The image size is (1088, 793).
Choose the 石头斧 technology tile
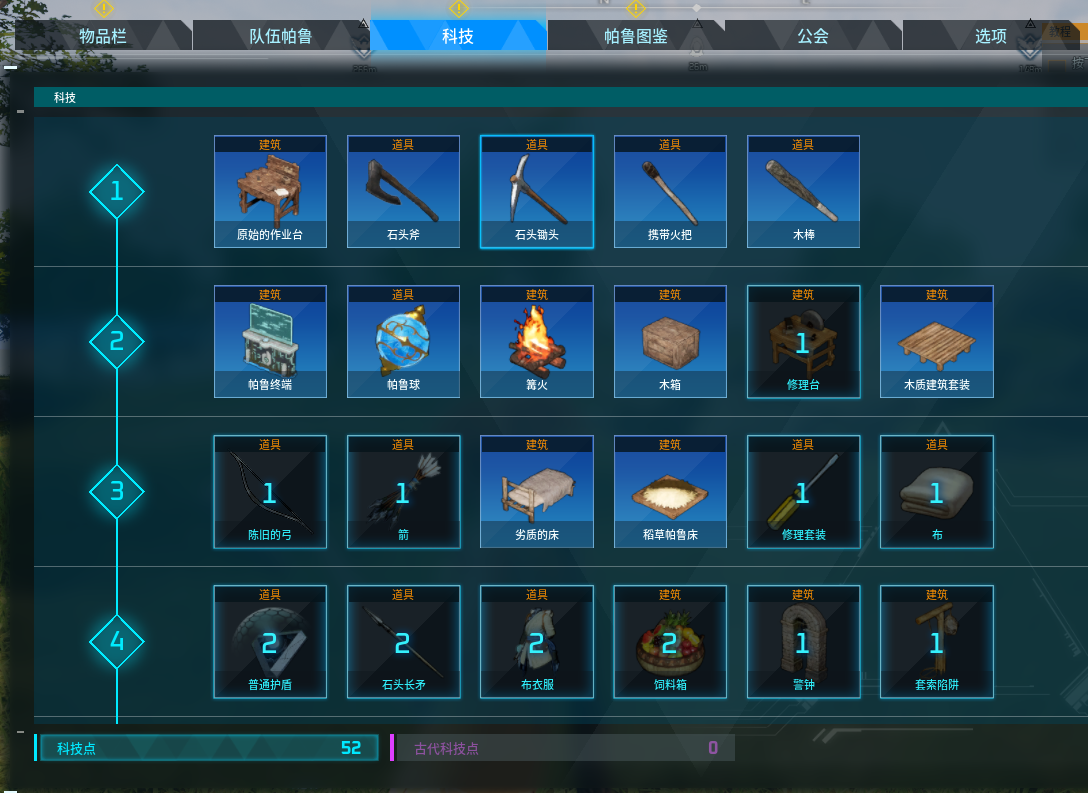point(403,192)
